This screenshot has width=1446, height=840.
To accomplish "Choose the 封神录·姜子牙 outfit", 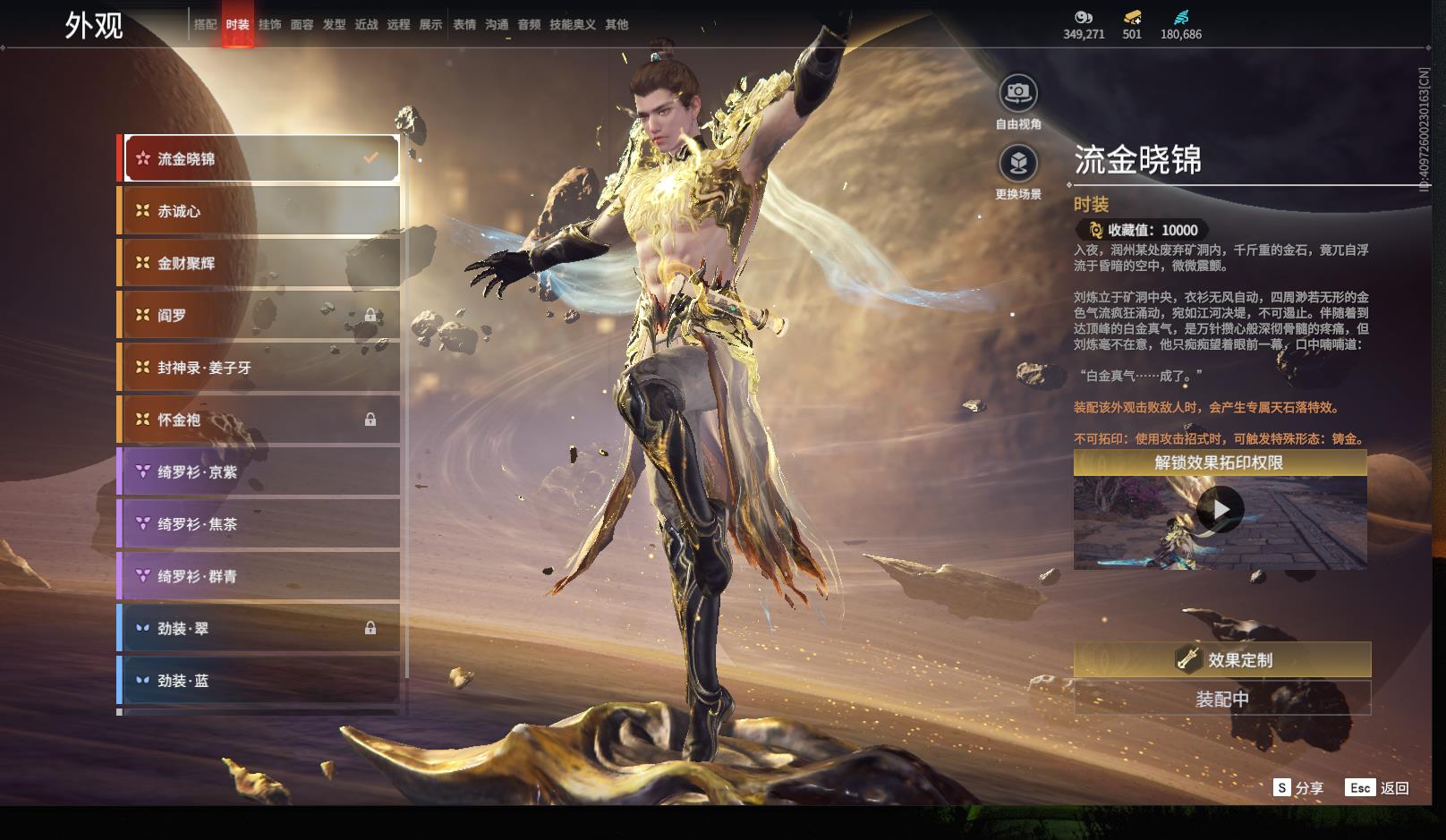I will pos(259,368).
